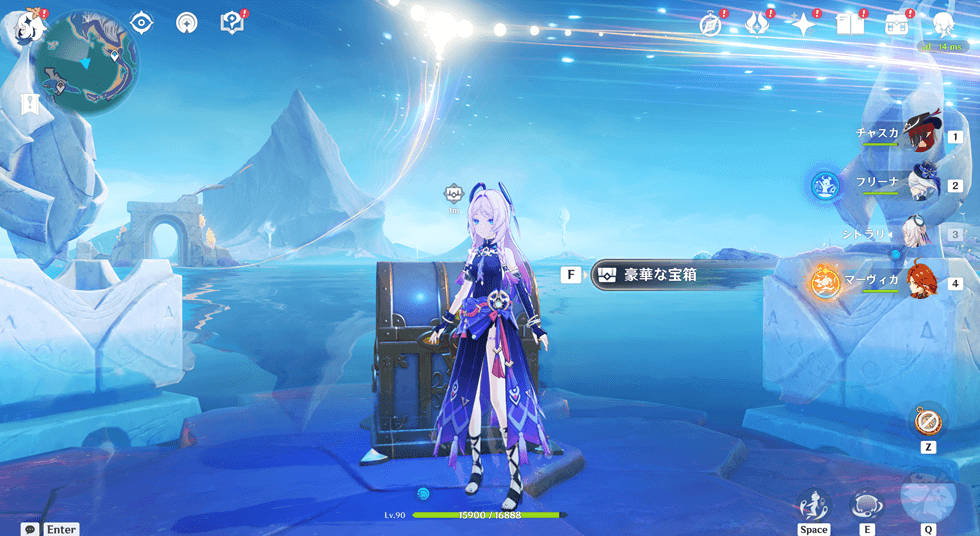Image resolution: width=980 pixels, height=536 pixels.
Task: Open the tutorial book with question mark
Action: [232, 22]
